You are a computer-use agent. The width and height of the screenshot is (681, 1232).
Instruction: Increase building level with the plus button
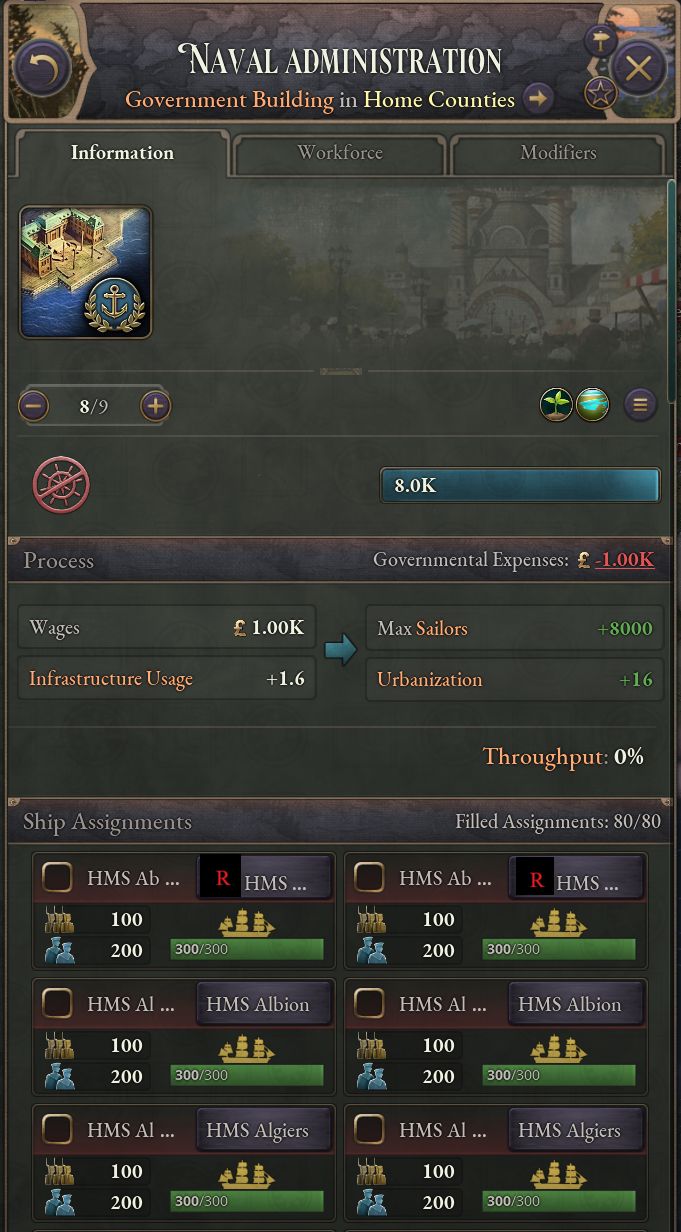pyautogui.click(x=155, y=406)
